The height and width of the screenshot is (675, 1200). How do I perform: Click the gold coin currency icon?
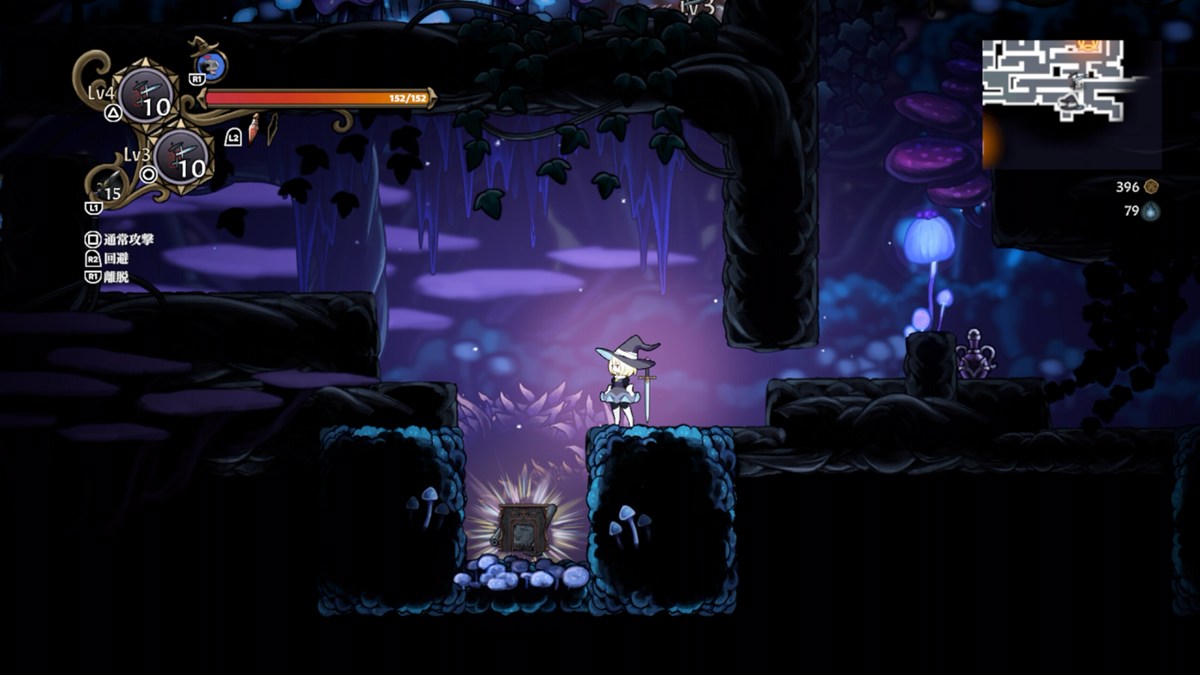[x=1151, y=186]
